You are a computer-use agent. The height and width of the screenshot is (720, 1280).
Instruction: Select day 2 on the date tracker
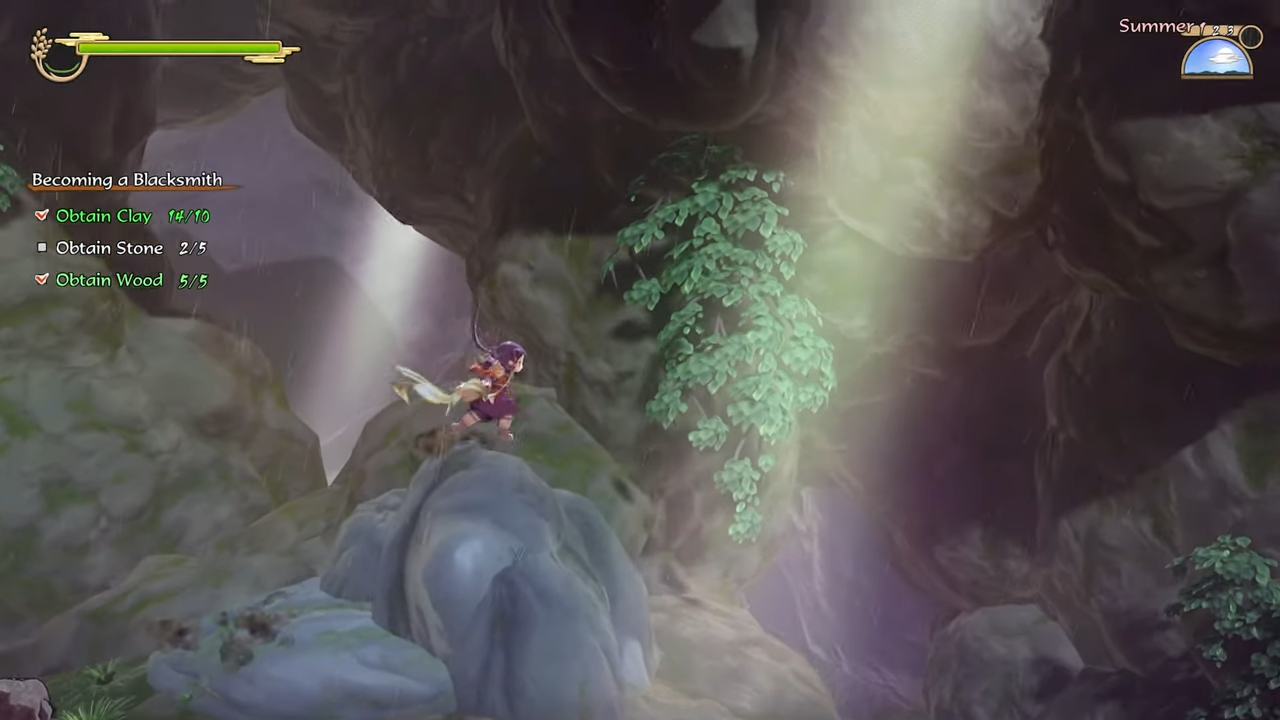tap(1216, 30)
